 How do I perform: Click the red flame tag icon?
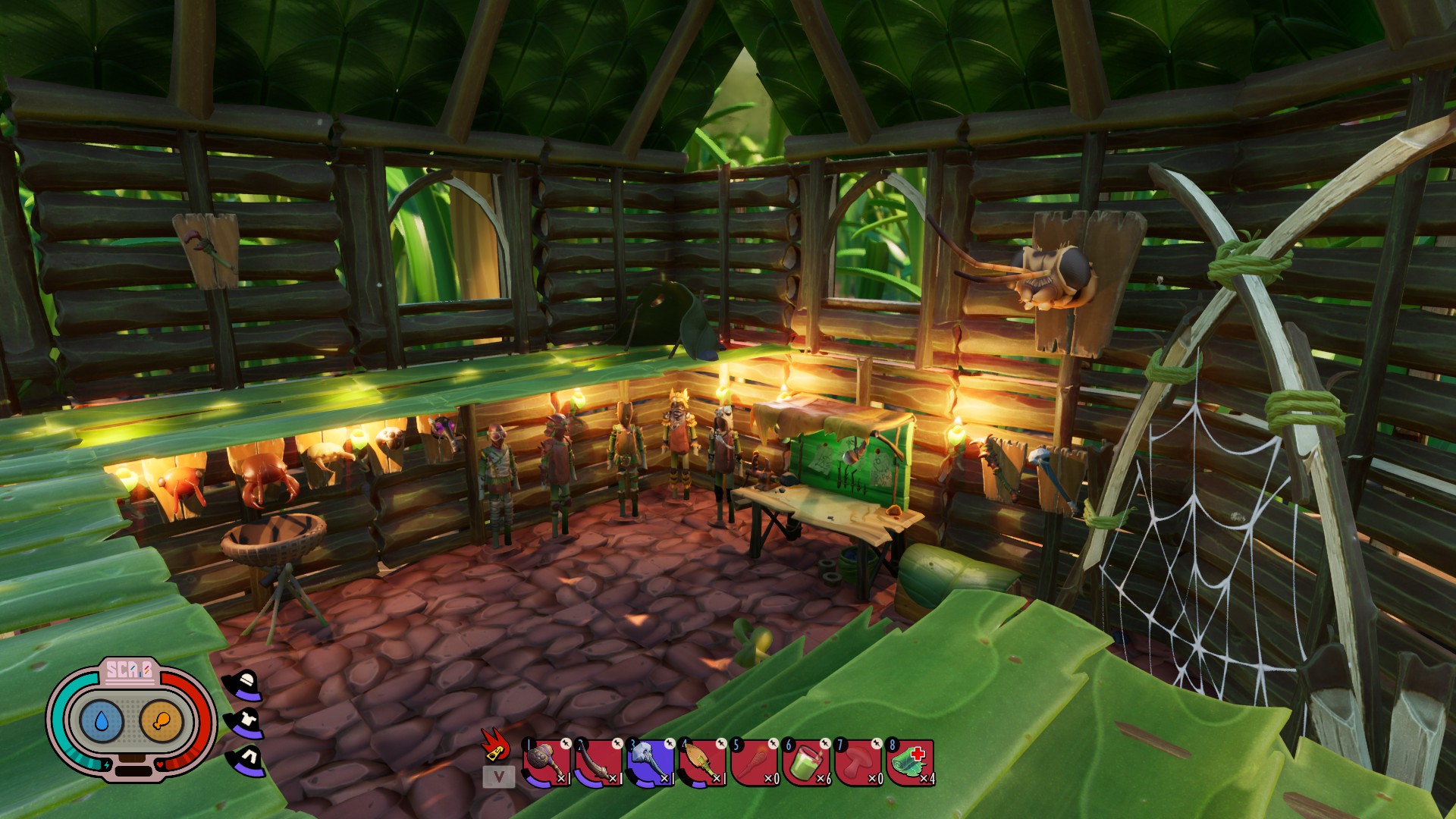(x=496, y=745)
